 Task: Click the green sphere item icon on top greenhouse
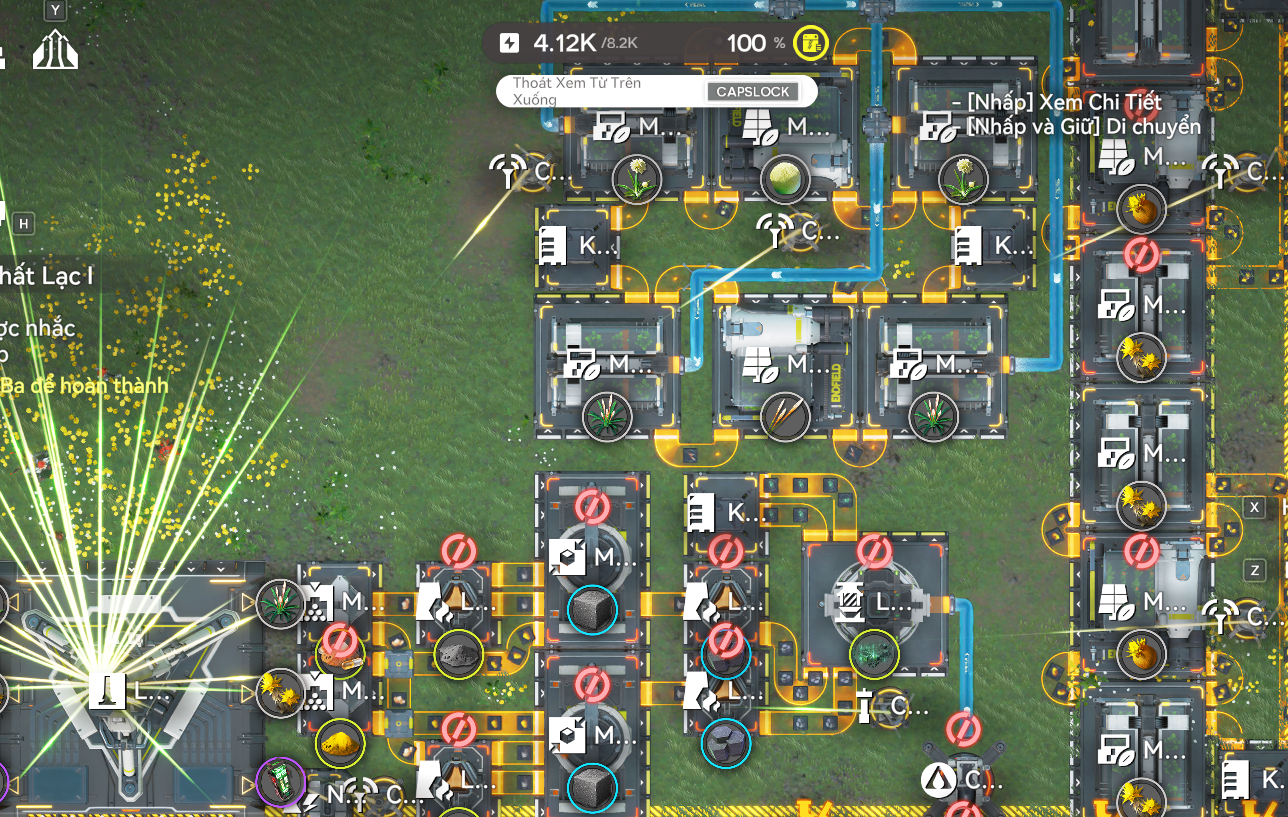(785, 180)
